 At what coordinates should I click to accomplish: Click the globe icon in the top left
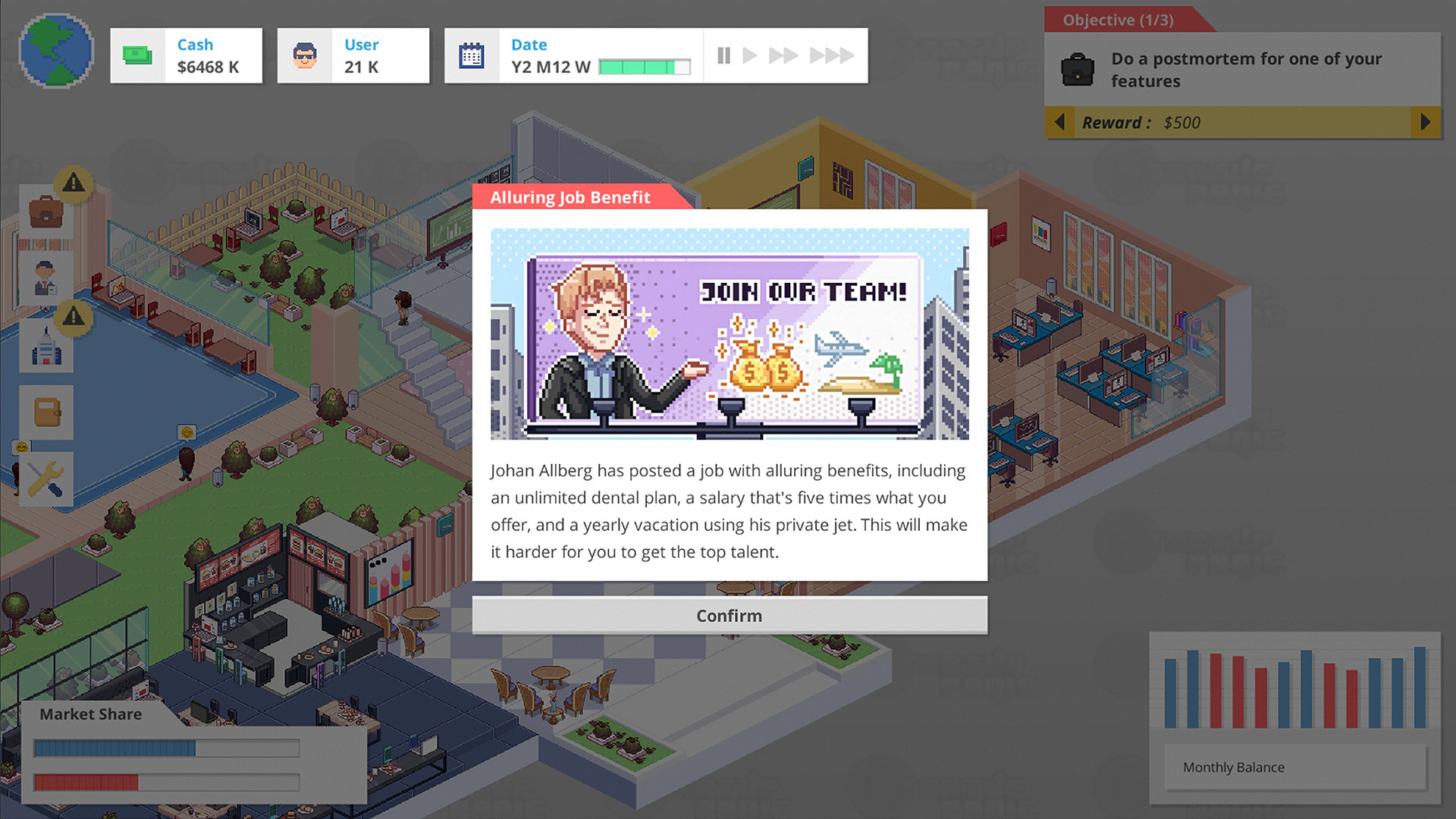pyautogui.click(x=55, y=50)
